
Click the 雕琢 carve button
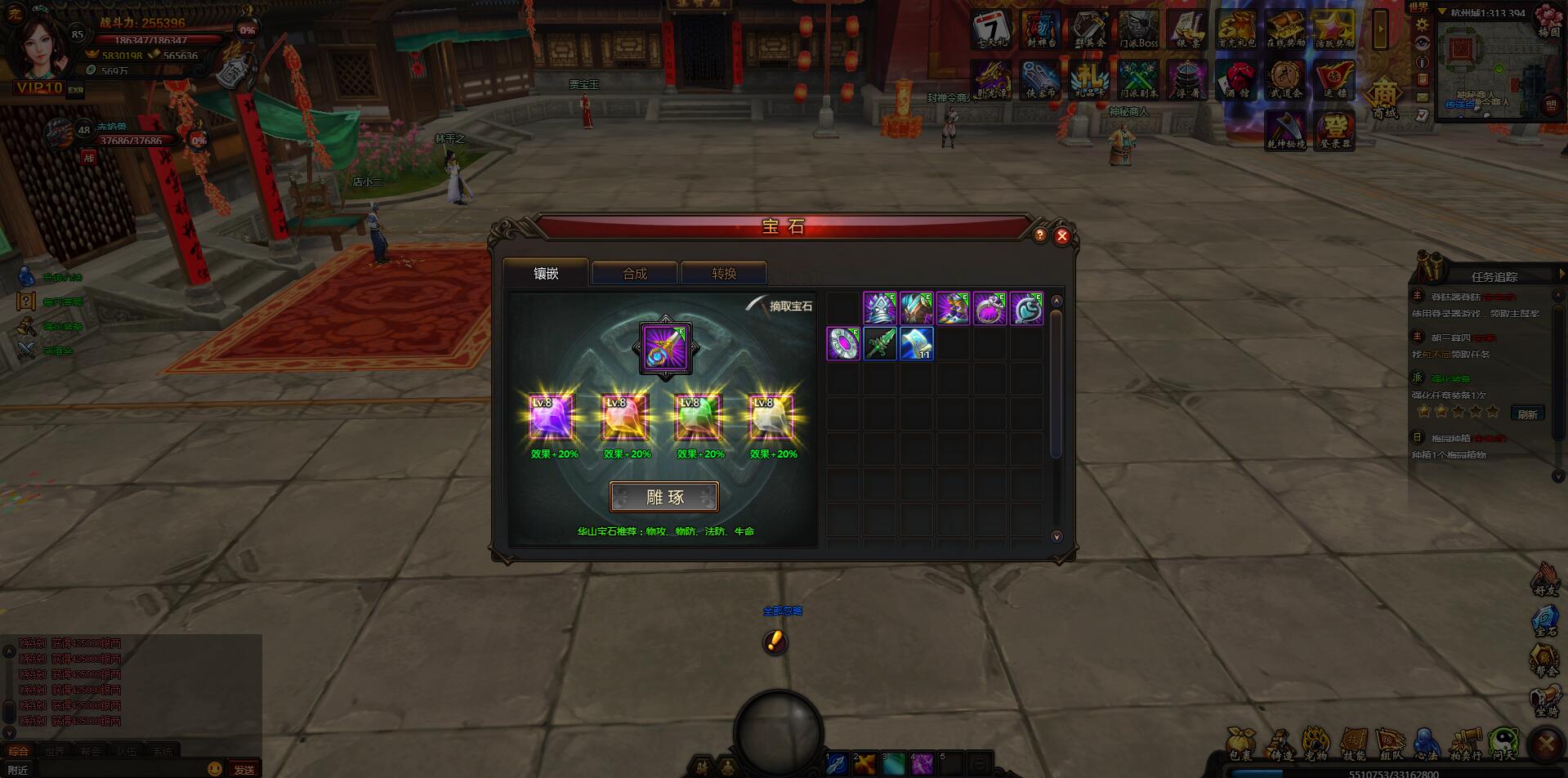point(664,497)
